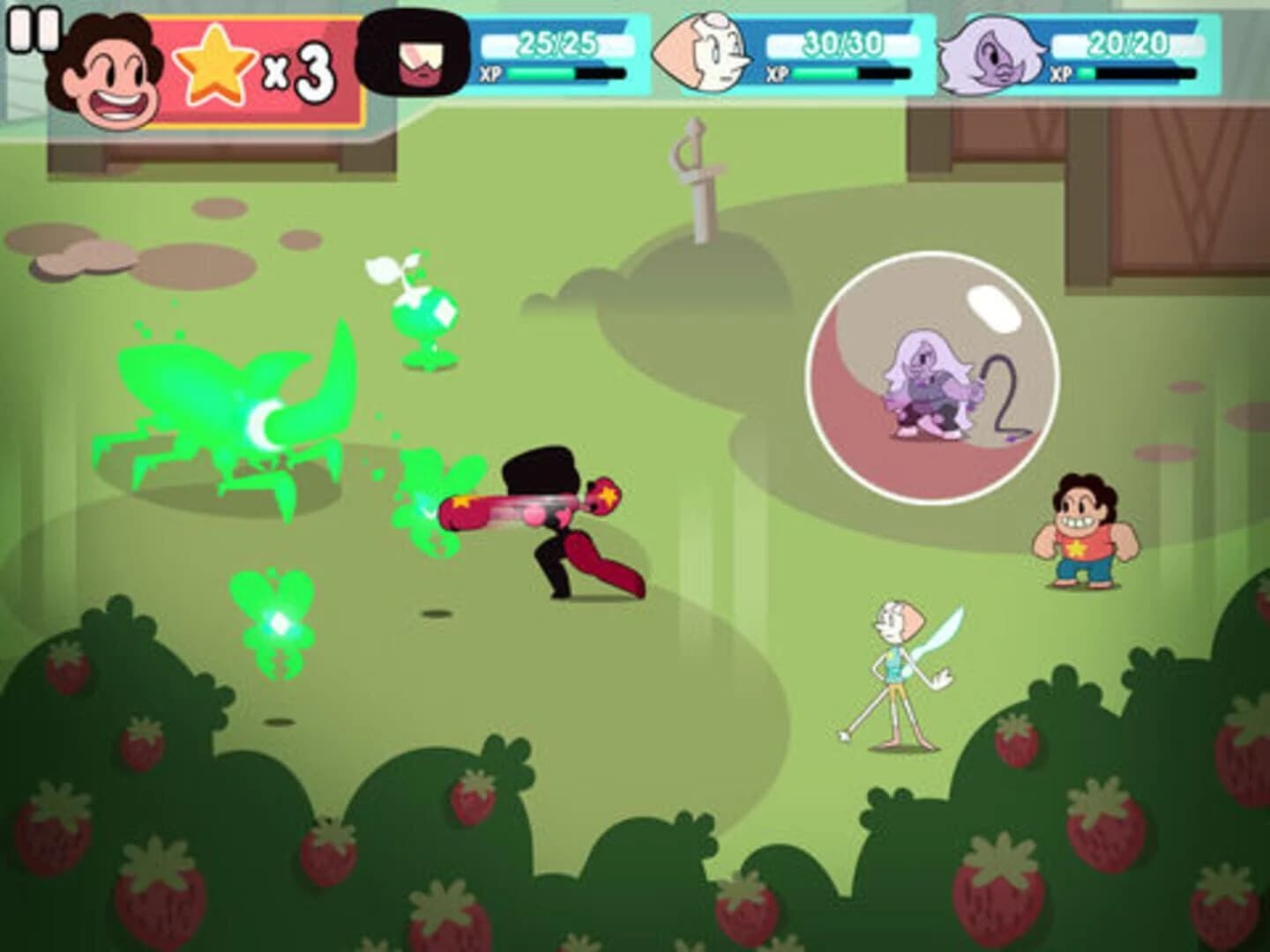Select the glowing green clover monster
Screen dimensions: 1270x952
coord(273,621)
